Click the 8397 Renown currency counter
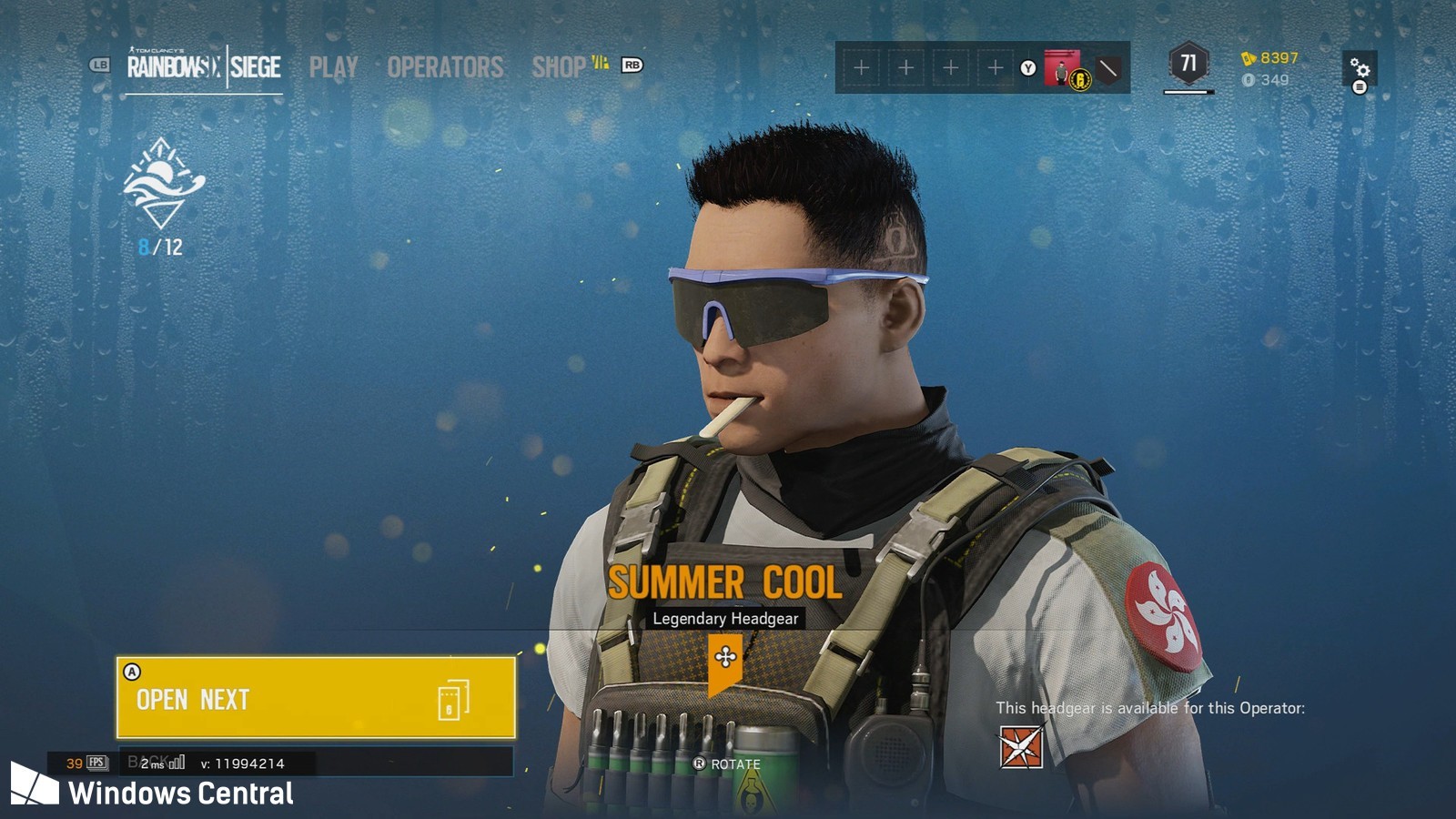 (1270, 58)
